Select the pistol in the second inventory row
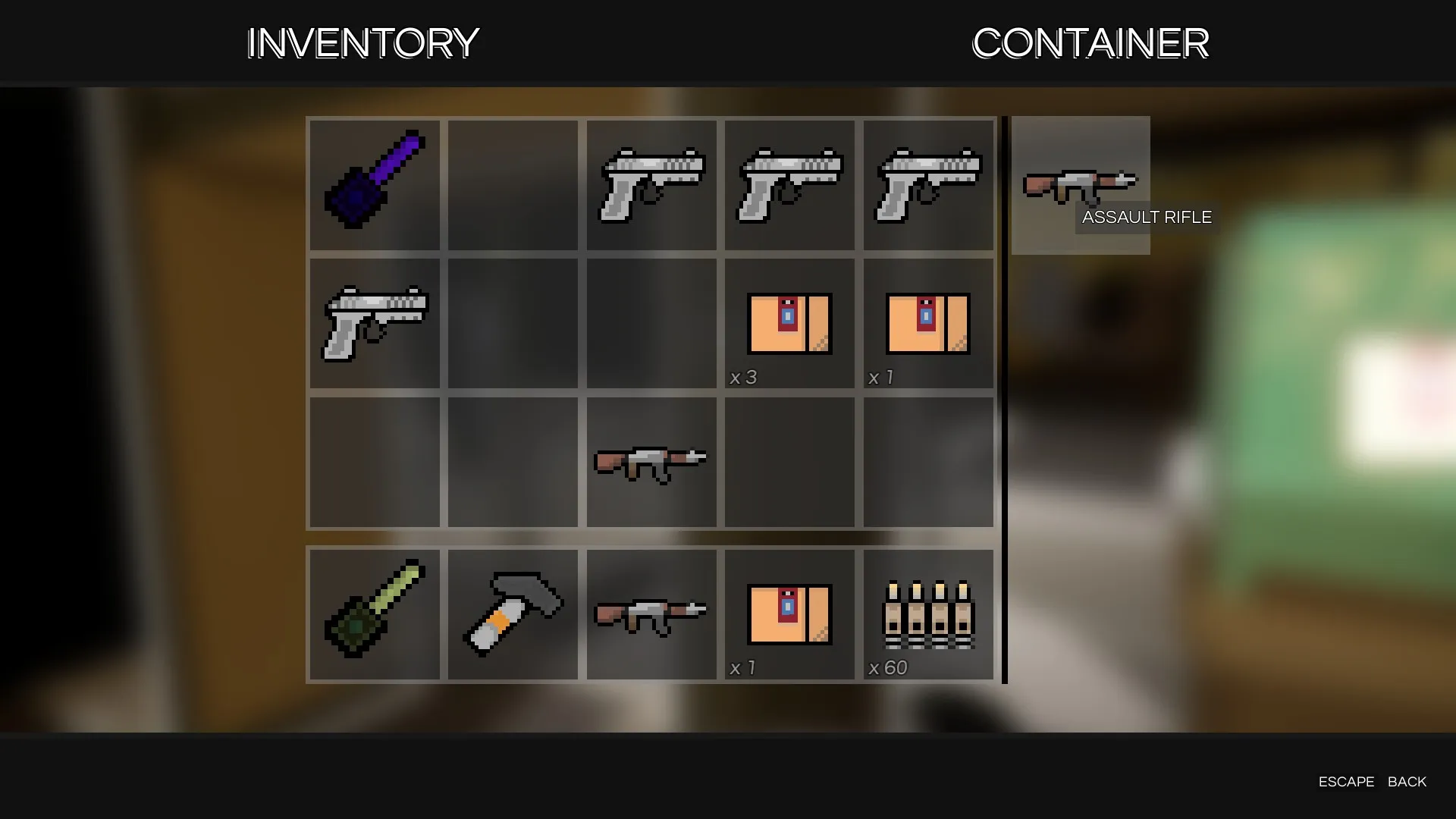 [x=374, y=323]
